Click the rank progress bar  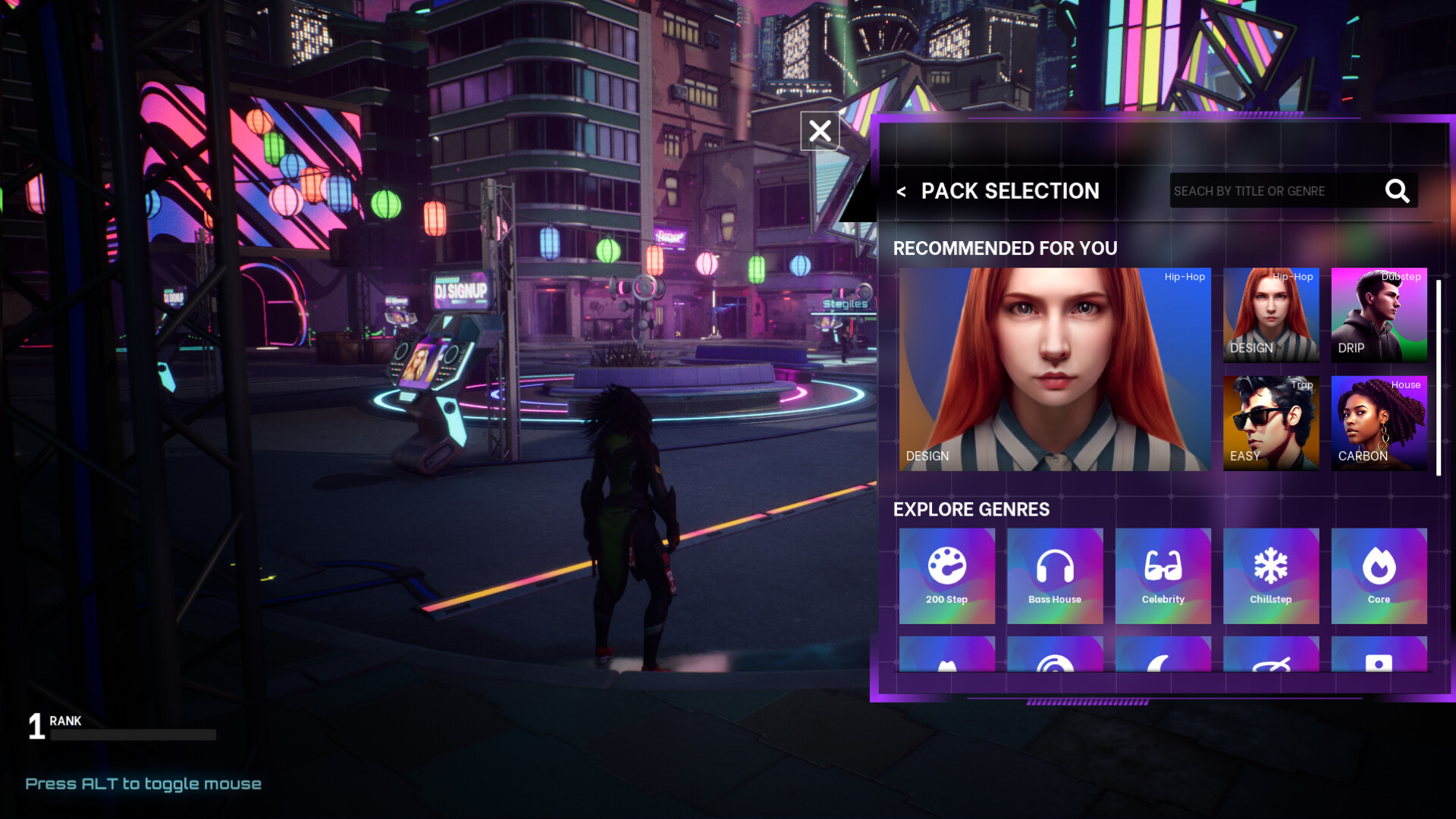click(133, 733)
